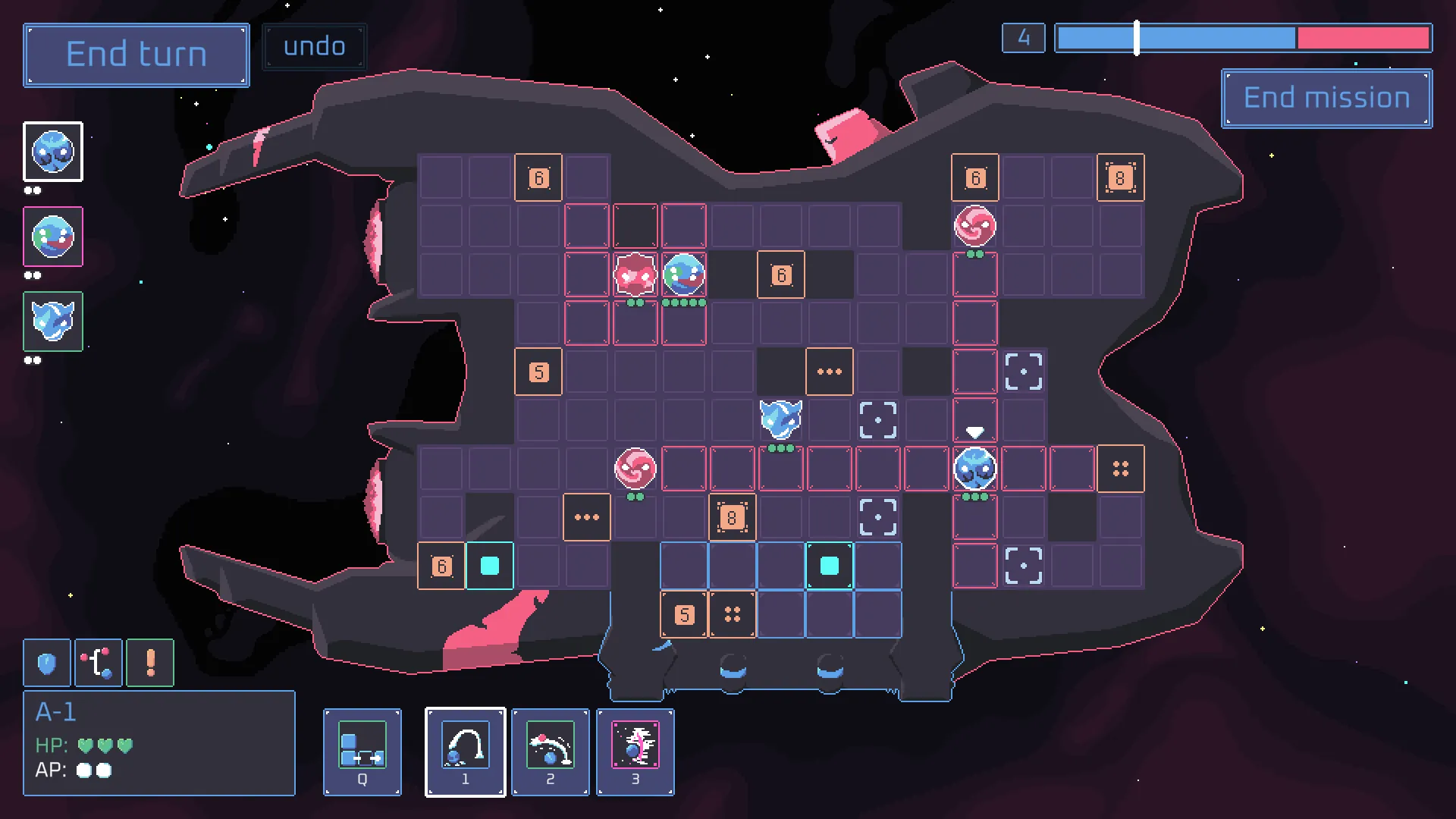Viewport: 1456px width, 819px height.
Task: Select ability 1, the jump arc skill
Action: [x=465, y=752]
